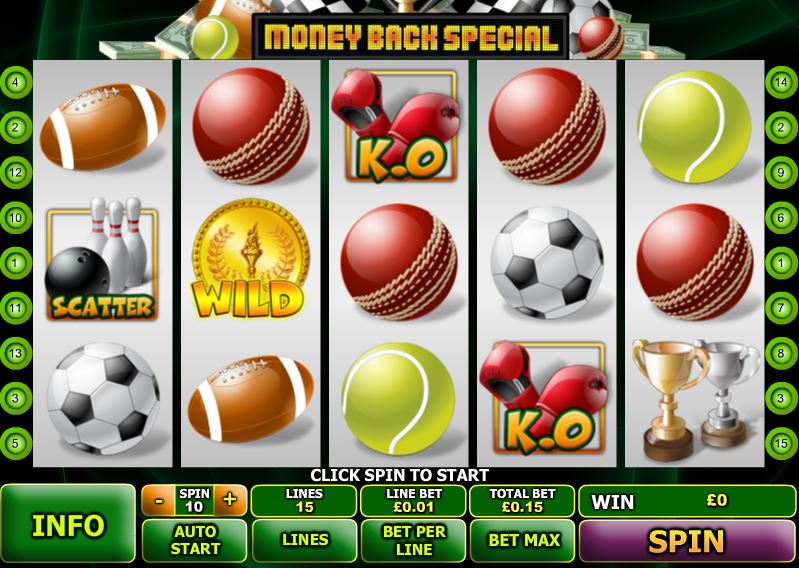Click payline marker number 15
Image resolution: width=799 pixels, height=568 pixels.
781,442
